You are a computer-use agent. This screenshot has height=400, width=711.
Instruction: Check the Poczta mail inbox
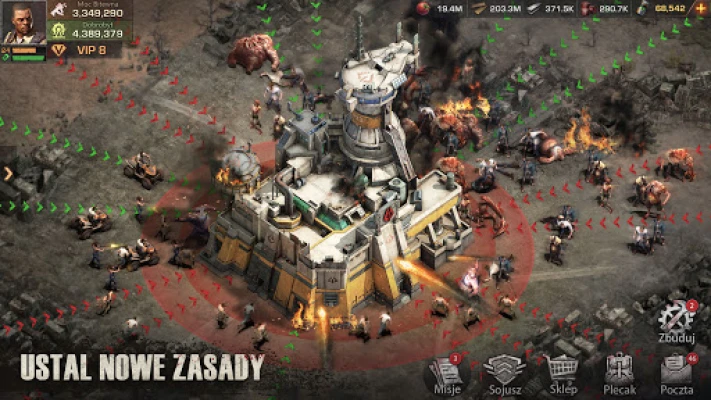pos(678,372)
